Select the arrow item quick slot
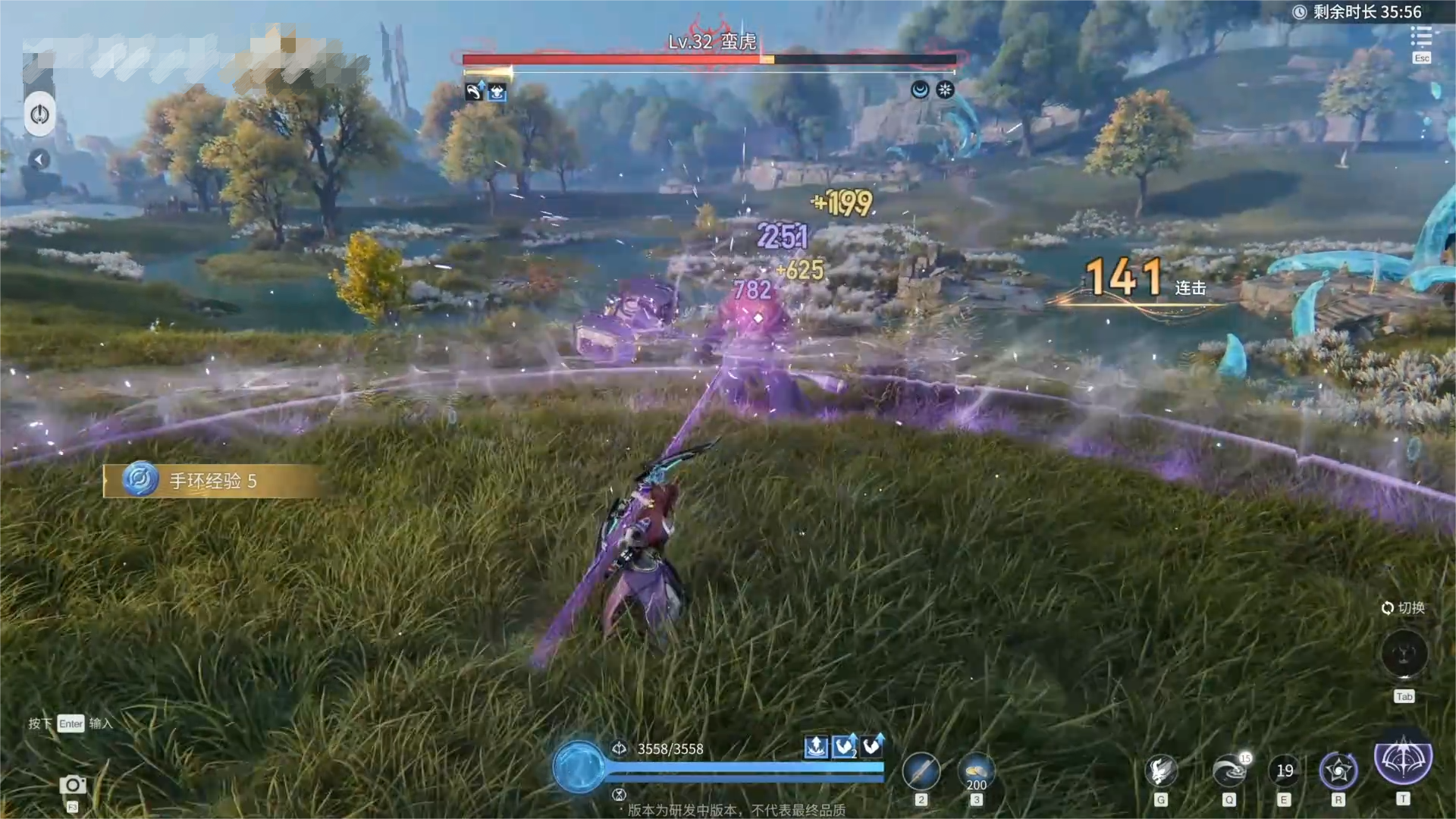 pyautogui.click(x=921, y=773)
